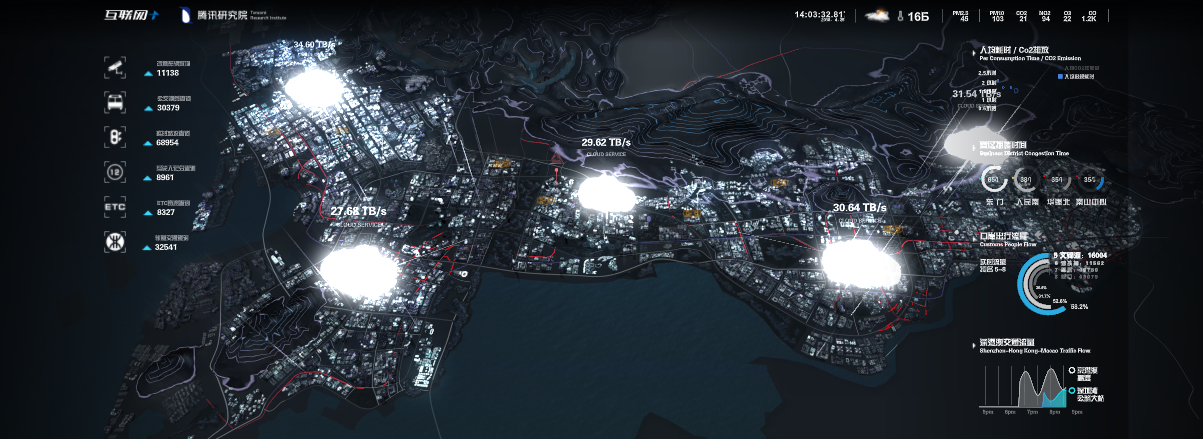Open the Per Consumption Time / CO2 Emission panel header
The width and height of the screenshot is (1203, 439).
click(1022, 53)
